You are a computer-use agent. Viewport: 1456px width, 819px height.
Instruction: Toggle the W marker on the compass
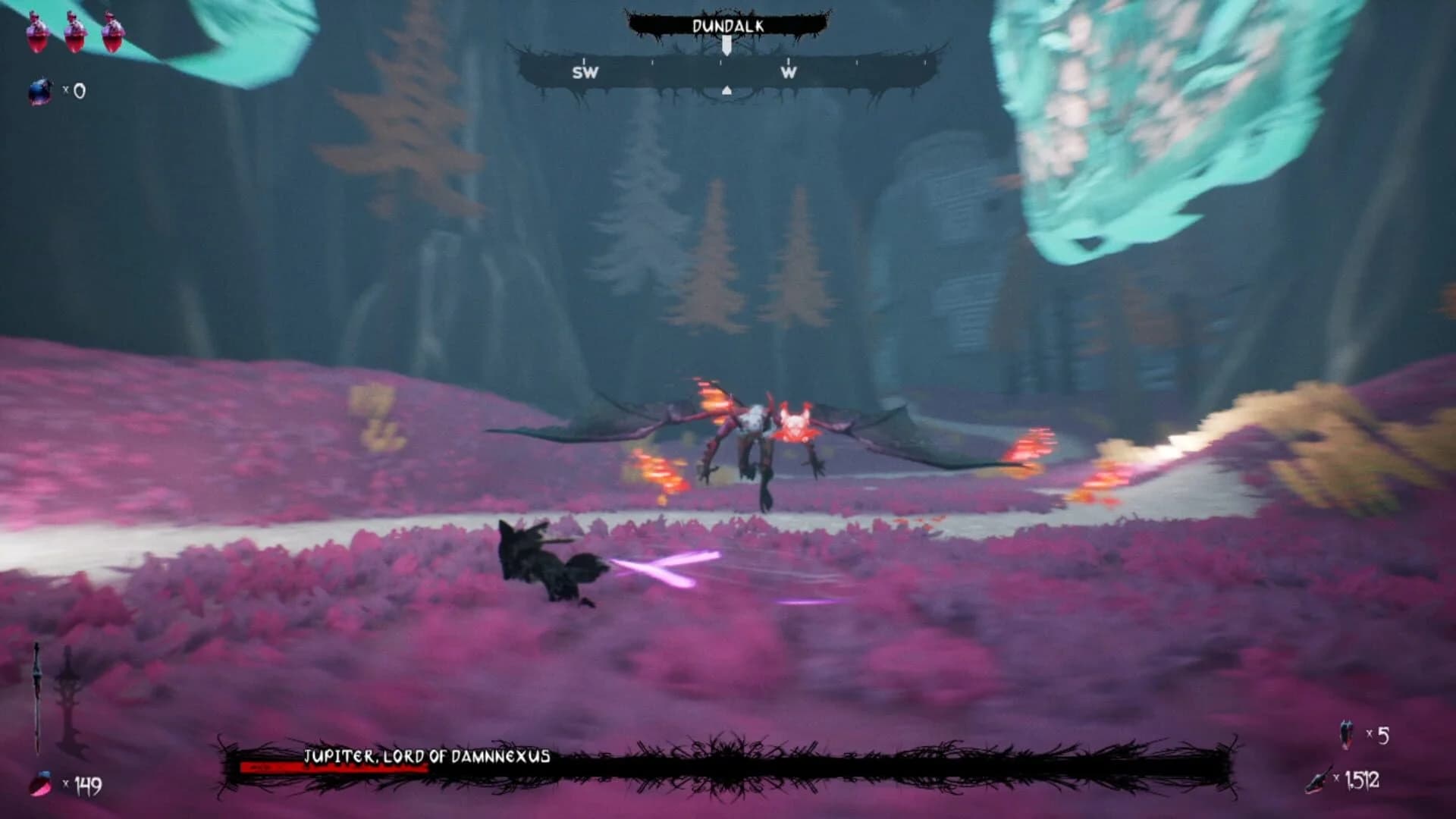click(789, 74)
